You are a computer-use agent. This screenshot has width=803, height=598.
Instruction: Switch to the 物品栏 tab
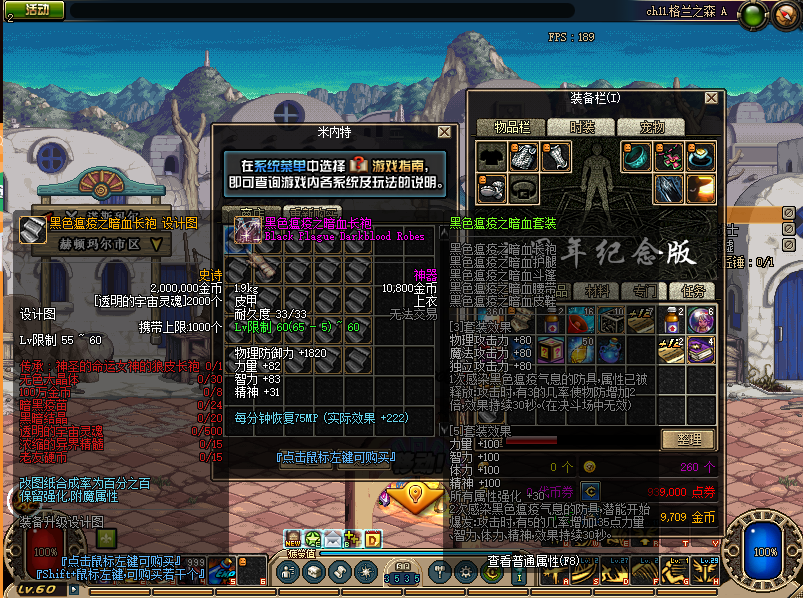click(x=510, y=127)
